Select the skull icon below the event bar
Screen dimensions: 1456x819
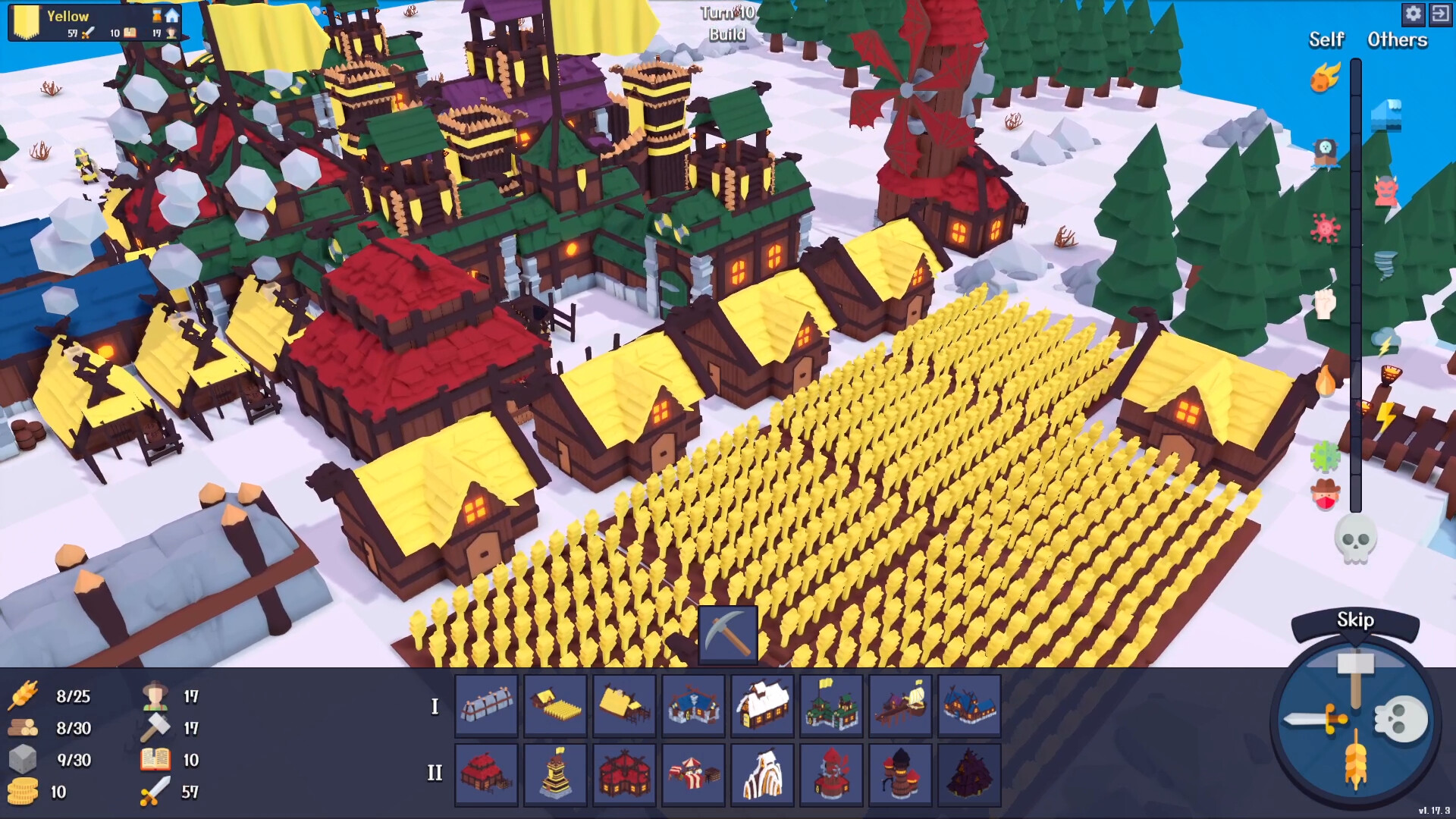point(1356,540)
